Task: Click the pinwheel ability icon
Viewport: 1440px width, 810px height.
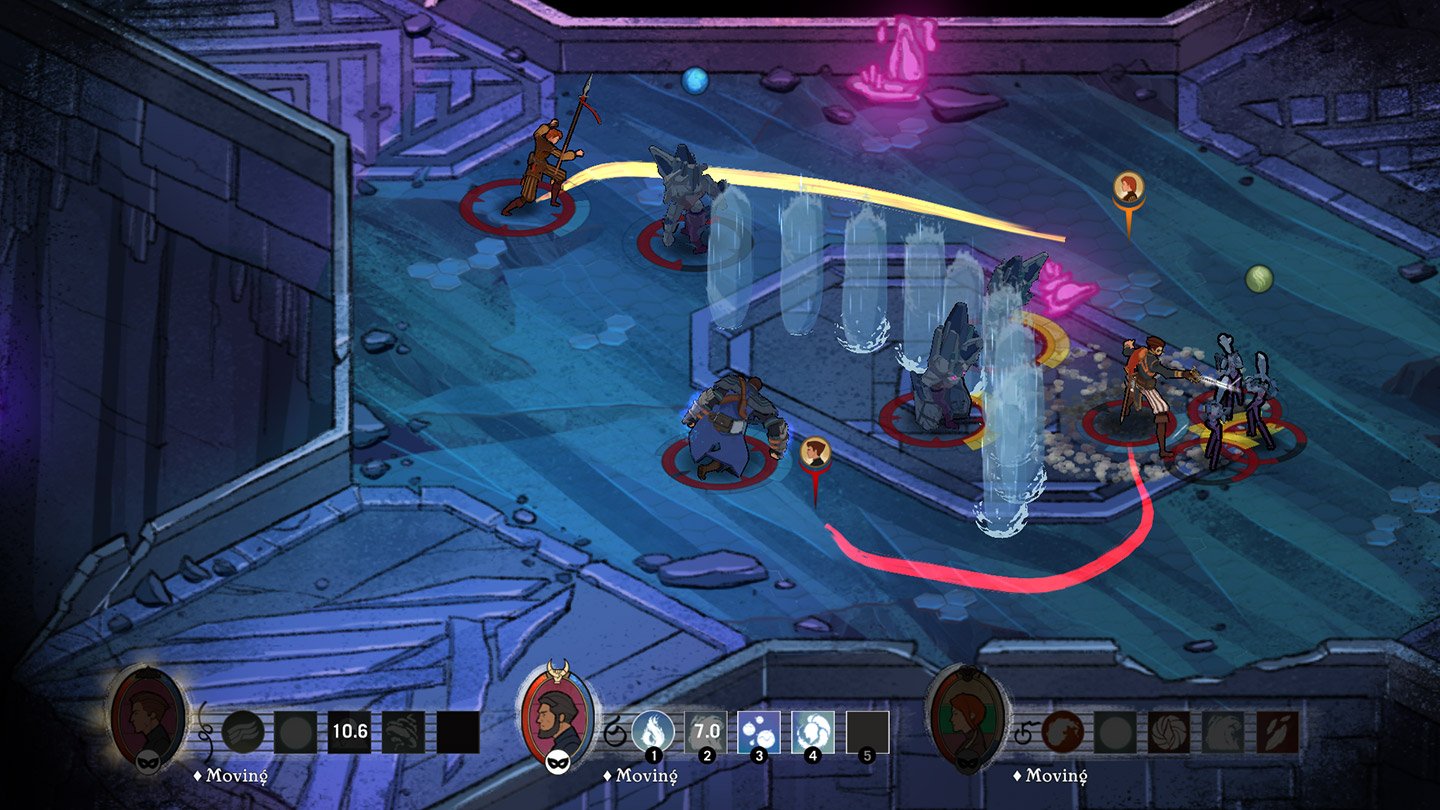Action: pyautogui.click(x=1169, y=730)
